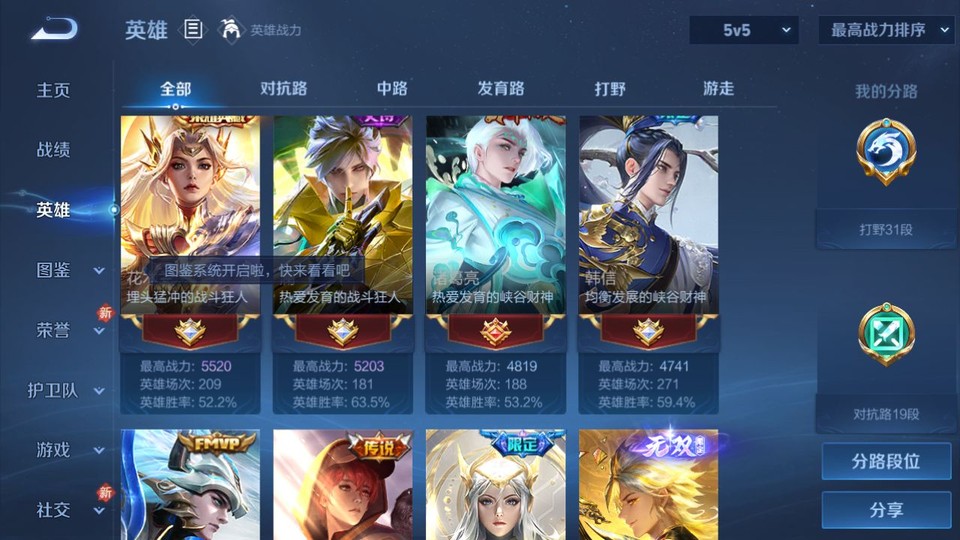
Task: Switch to the 中路 tab
Action: click(392, 89)
